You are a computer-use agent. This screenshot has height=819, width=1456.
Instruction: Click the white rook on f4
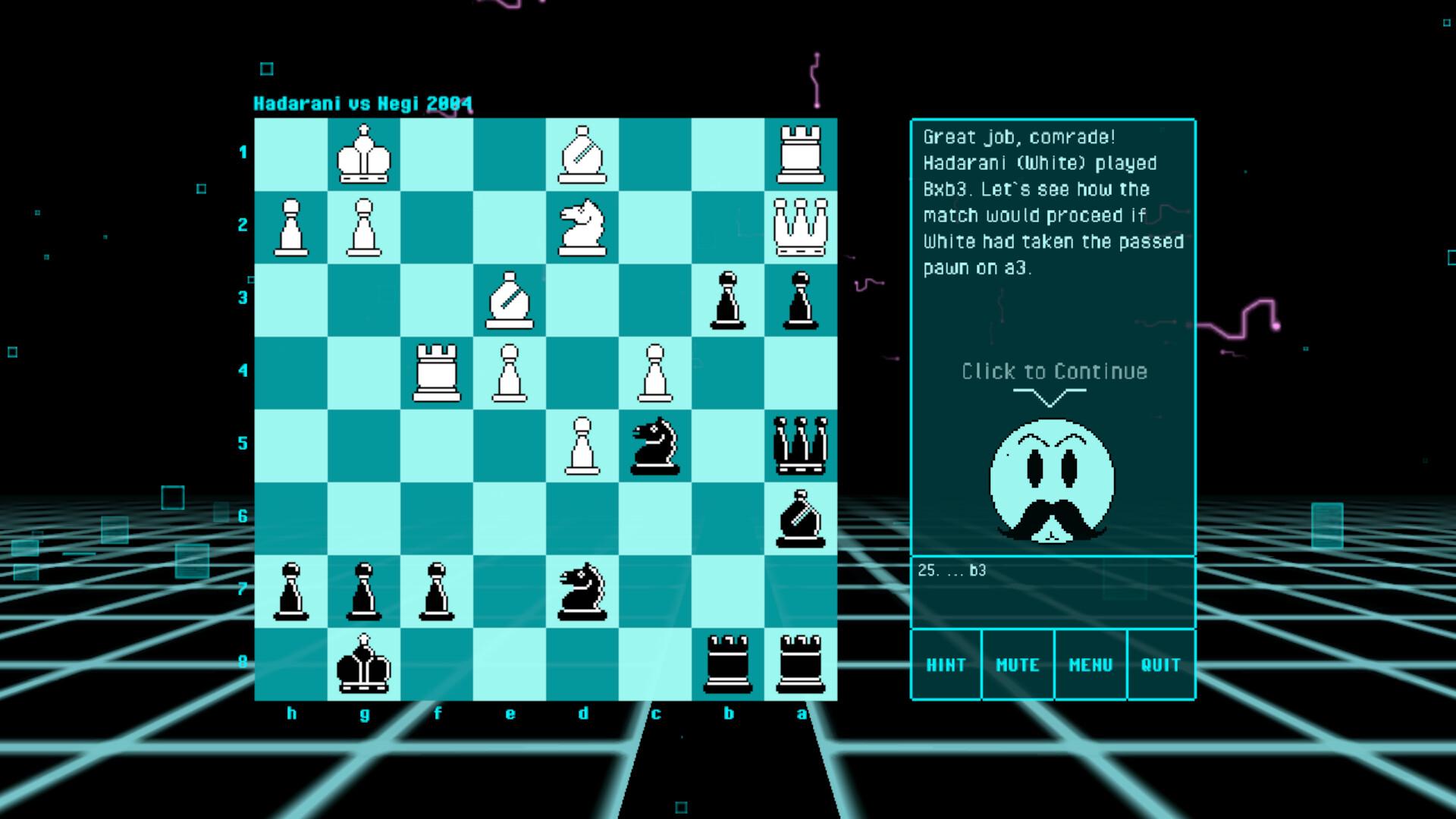(438, 372)
